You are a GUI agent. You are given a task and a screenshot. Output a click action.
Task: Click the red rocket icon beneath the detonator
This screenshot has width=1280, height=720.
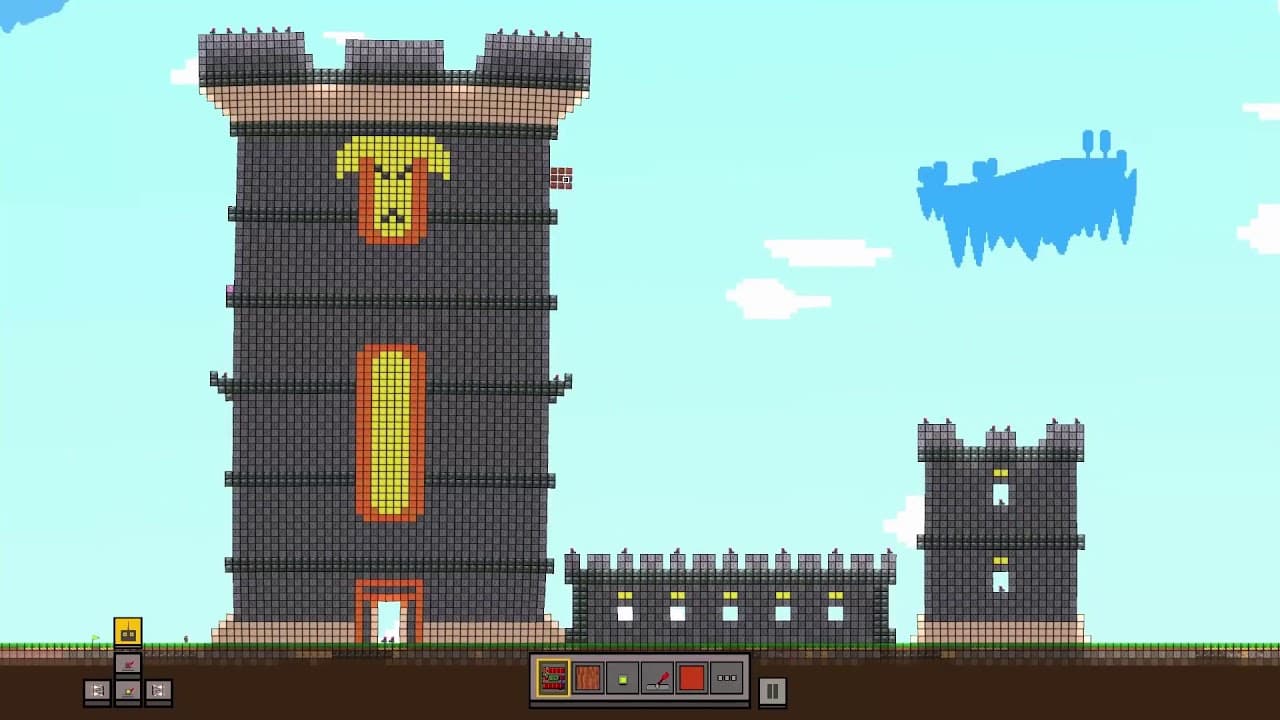coord(127,662)
